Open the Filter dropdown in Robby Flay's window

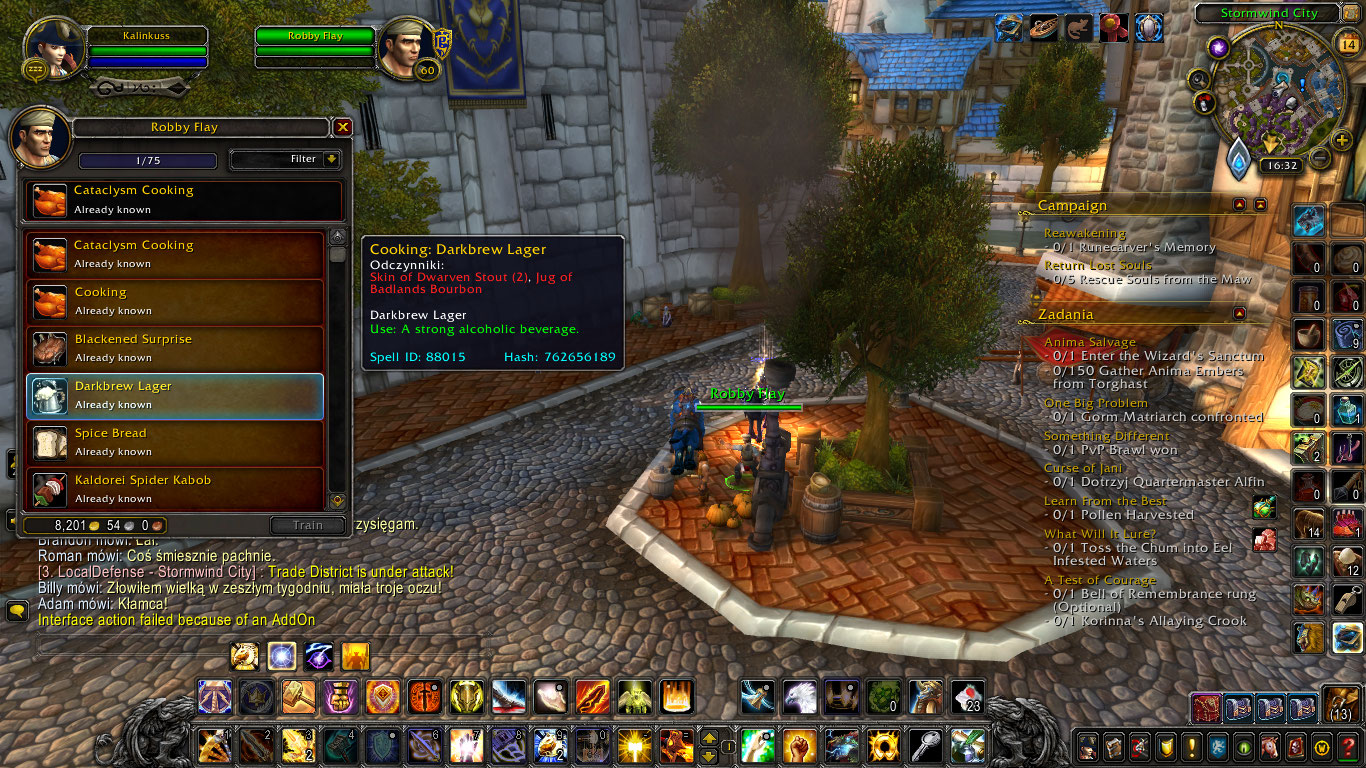pos(286,159)
